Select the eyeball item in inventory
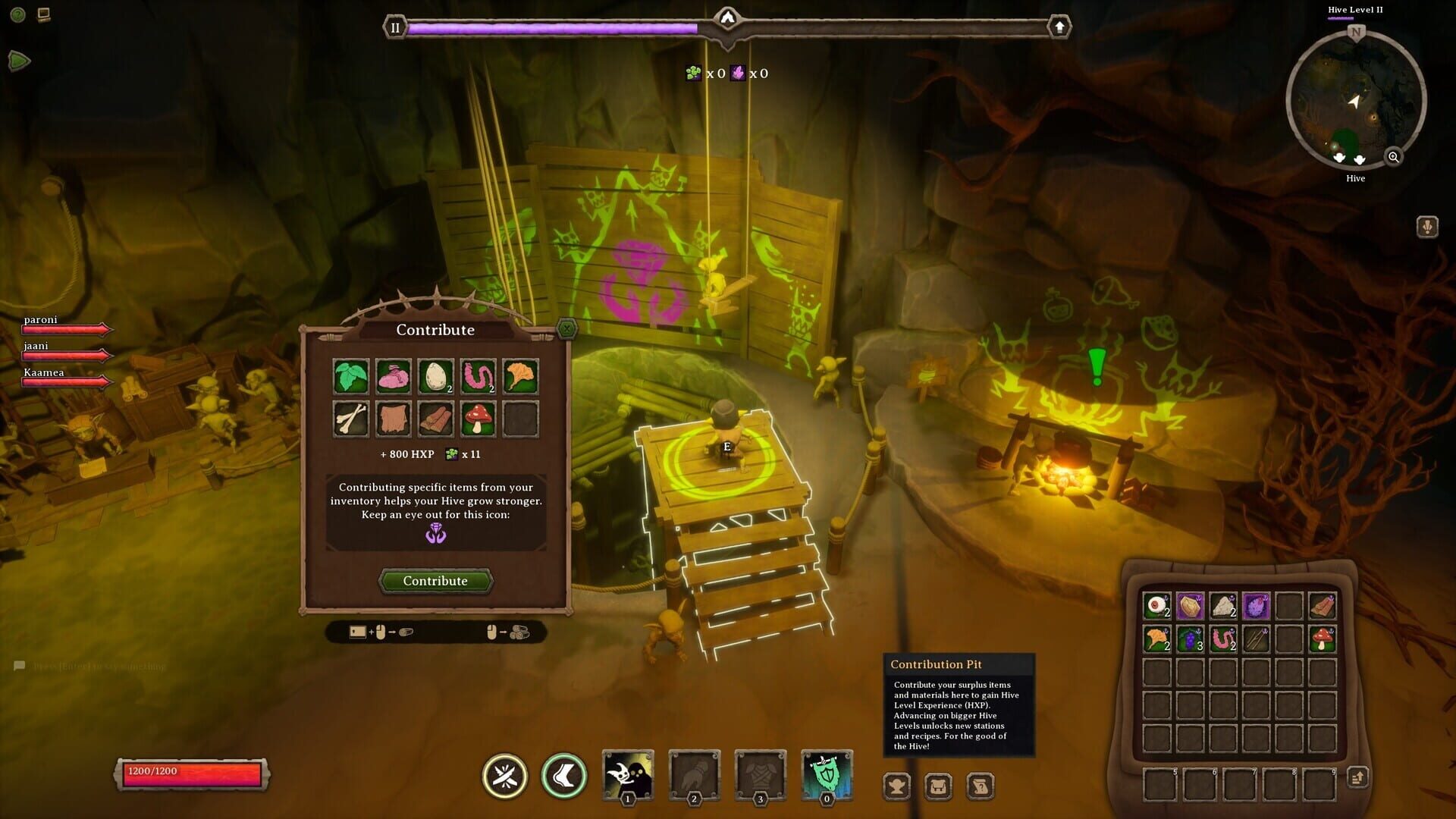This screenshot has height=819, width=1456. tap(1156, 606)
